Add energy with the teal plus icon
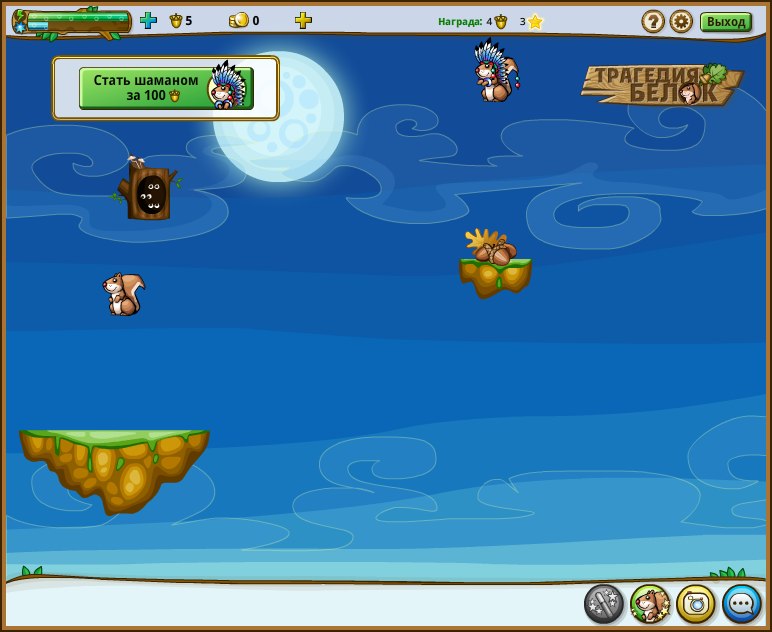The image size is (772, 632). (x=148, y=20)
